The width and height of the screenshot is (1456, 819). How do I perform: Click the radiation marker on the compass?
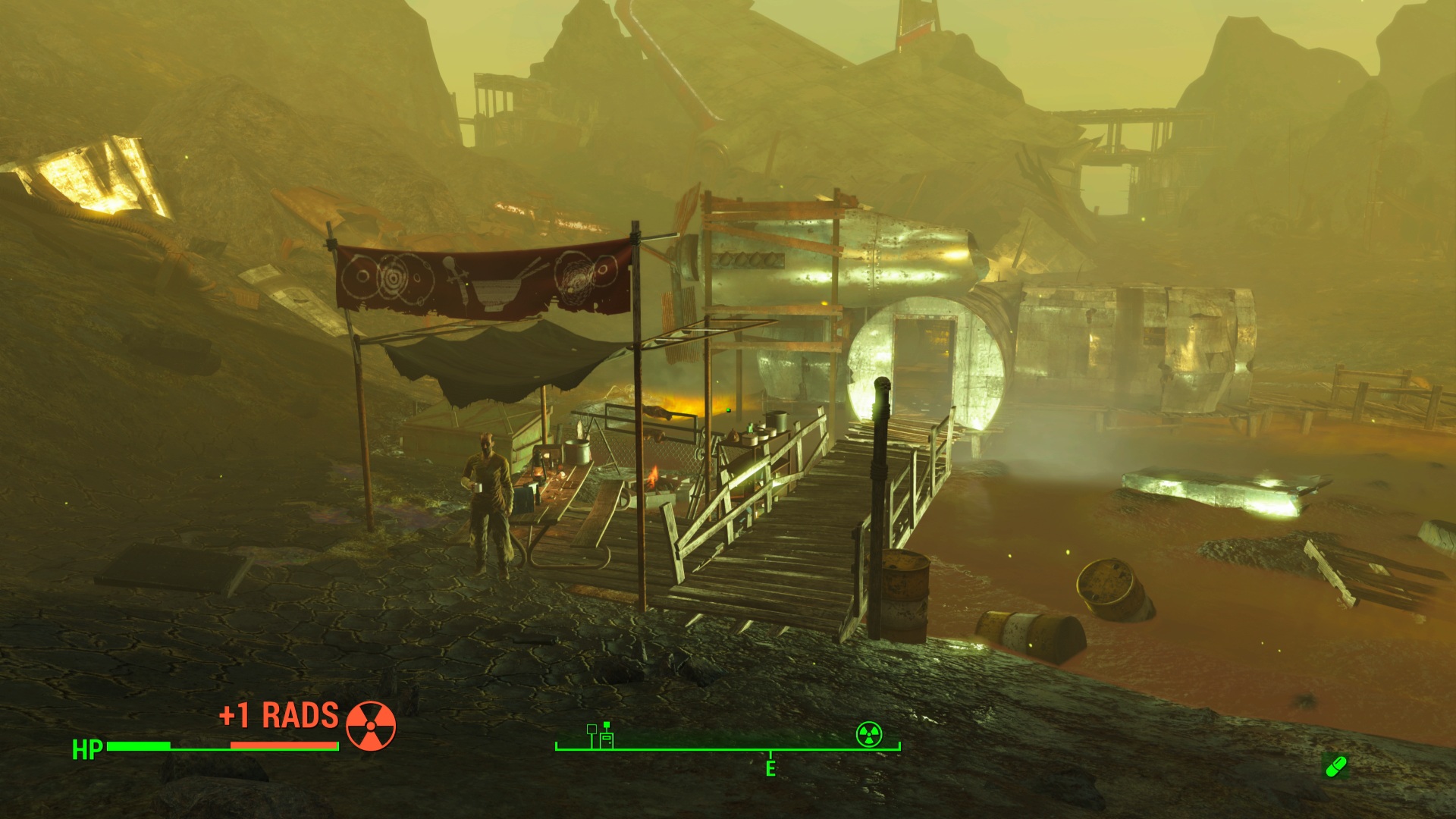pos(869,734)
